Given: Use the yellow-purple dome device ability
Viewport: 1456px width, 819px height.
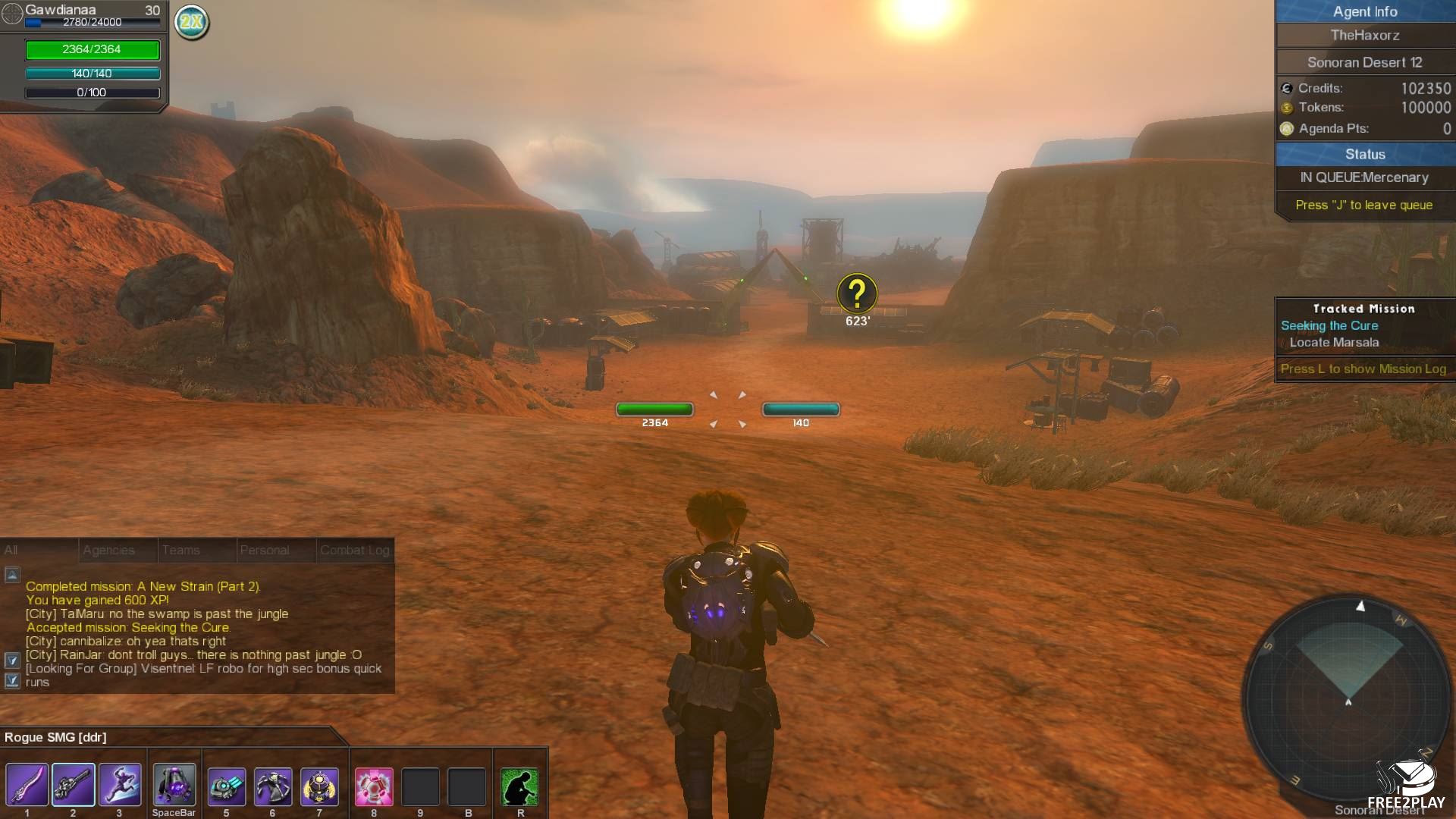Looking at the screenshot, I should [x=319, y=785].
